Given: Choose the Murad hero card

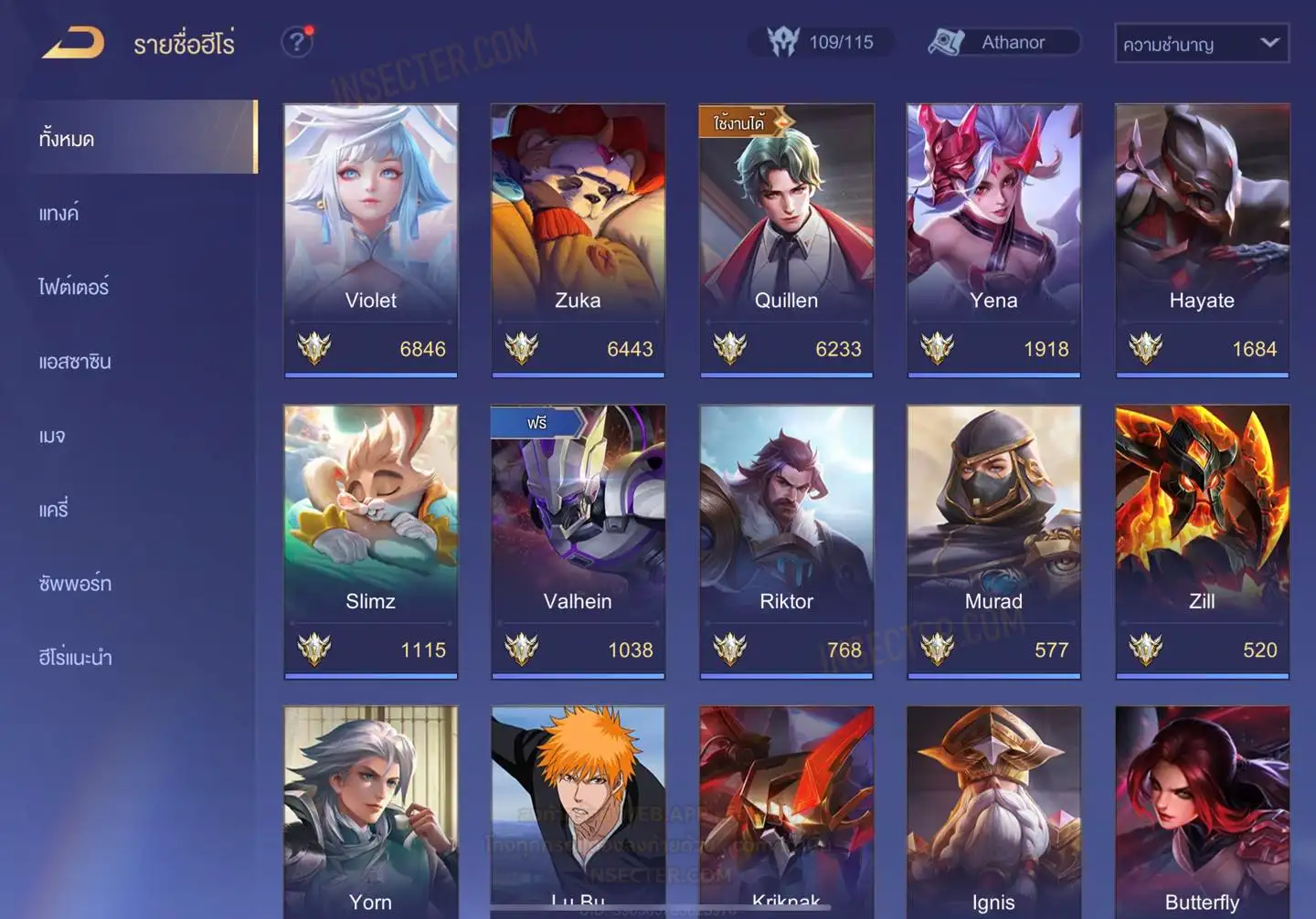Looking at the screenshot, I should [993, 541].
